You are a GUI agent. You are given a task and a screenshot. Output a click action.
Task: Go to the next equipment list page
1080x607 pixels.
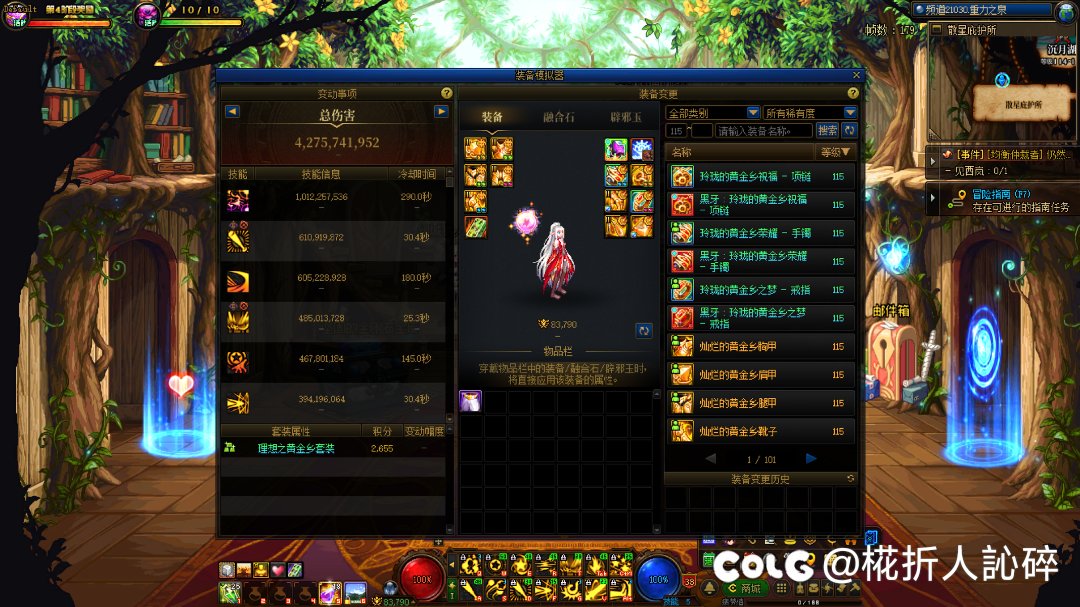point(811,458)
